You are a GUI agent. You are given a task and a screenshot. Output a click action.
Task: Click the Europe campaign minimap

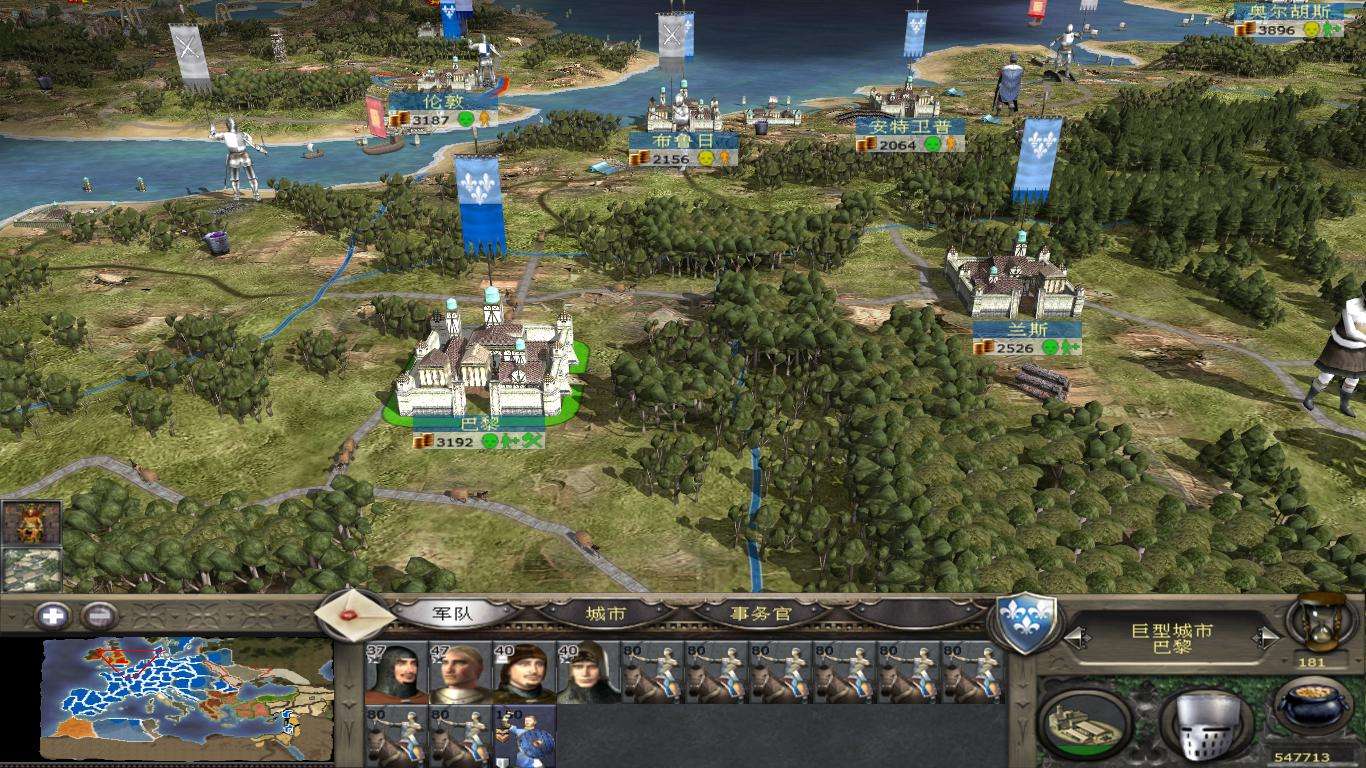pyautogui.click(x=187, y=698)
